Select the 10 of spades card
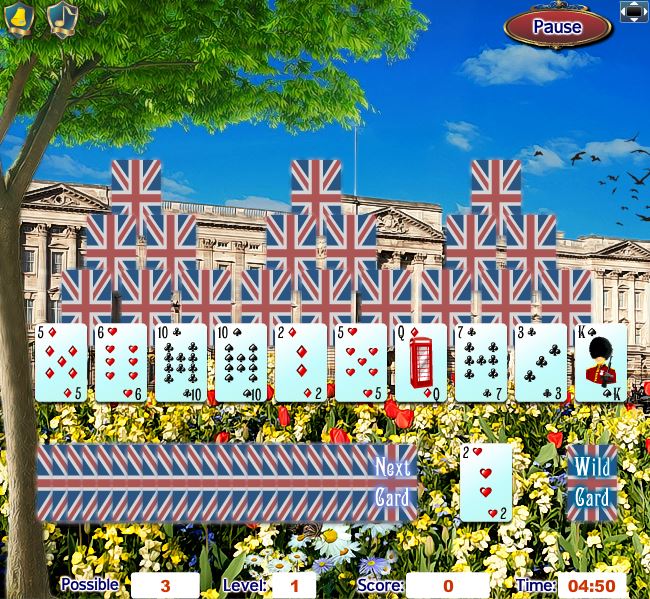 [x=241, y=363]
